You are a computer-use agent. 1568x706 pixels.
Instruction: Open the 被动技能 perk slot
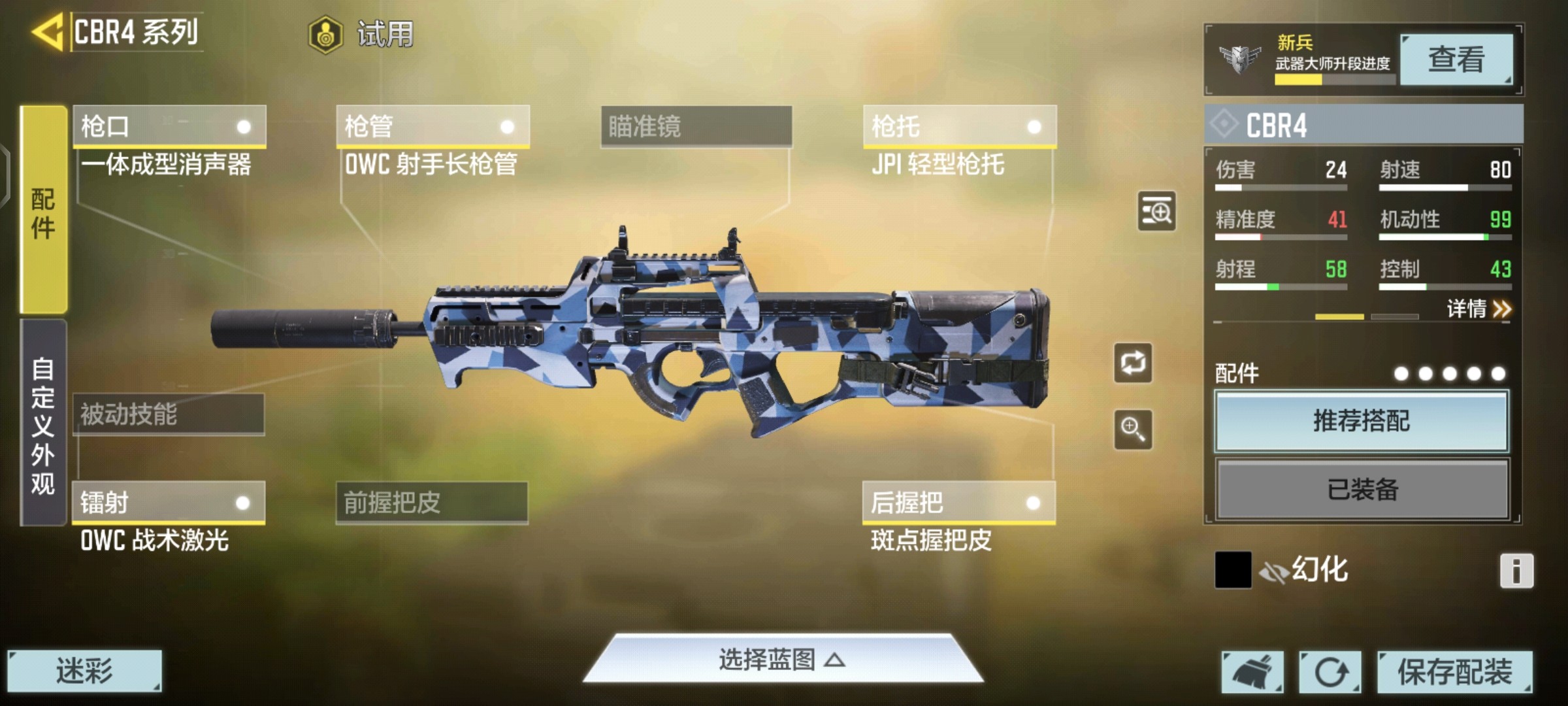click(x=169, y=414)
